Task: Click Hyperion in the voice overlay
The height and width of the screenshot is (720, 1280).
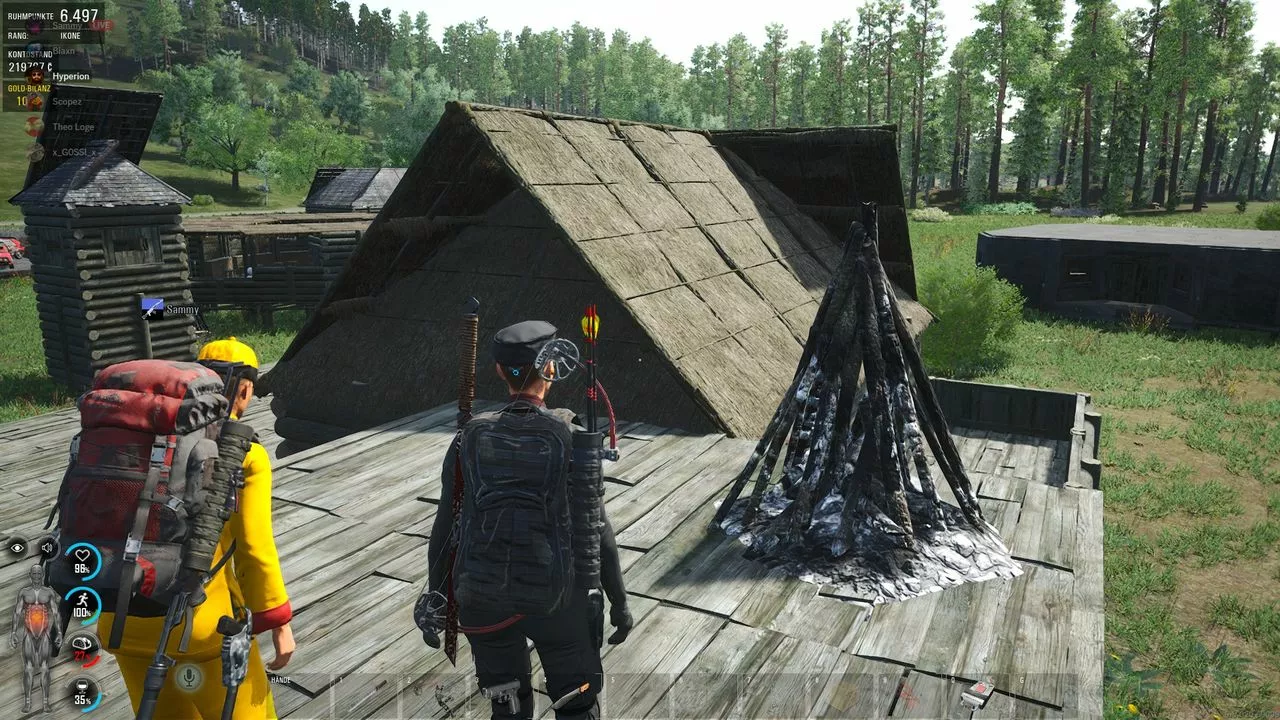Action: (x=70, y=76)
